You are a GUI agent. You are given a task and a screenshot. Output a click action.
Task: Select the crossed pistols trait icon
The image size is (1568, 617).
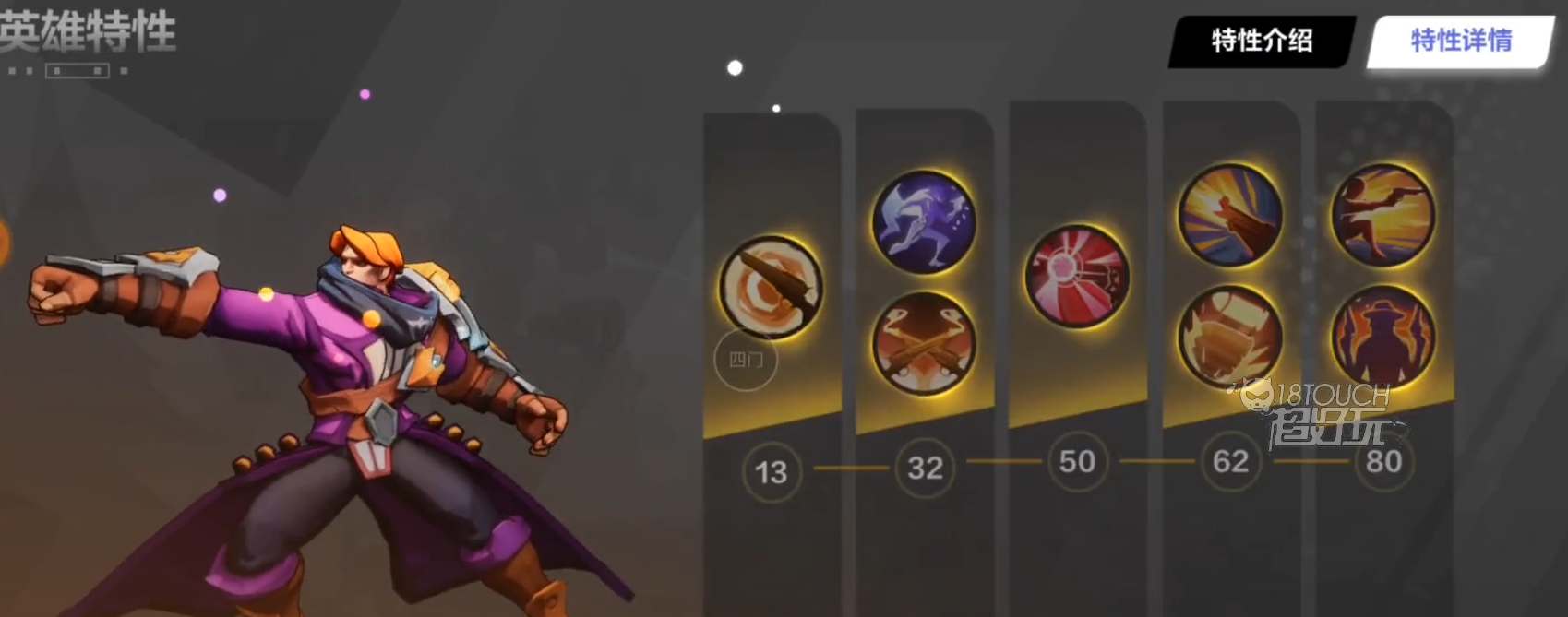click(924, 343)
